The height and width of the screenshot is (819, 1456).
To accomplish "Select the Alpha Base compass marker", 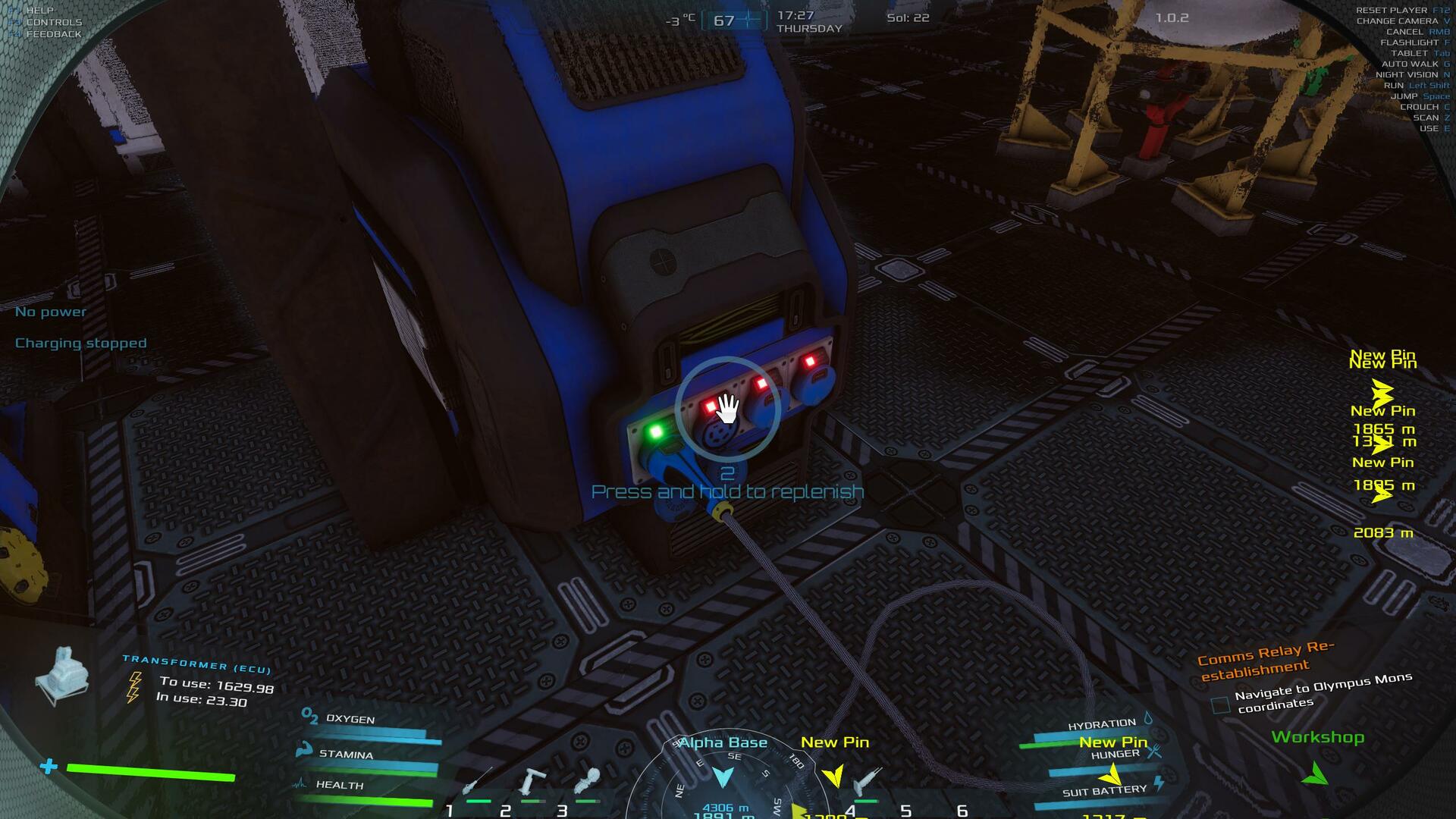I will click(723, 777).
